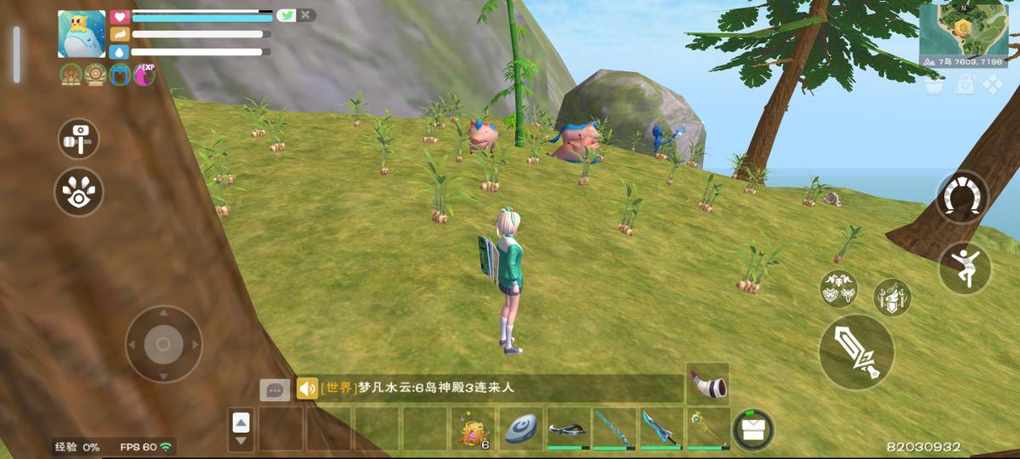Switch hotbar page with arrow toggle
This screenshot has width=1020, height=459.
click(241, 429)
